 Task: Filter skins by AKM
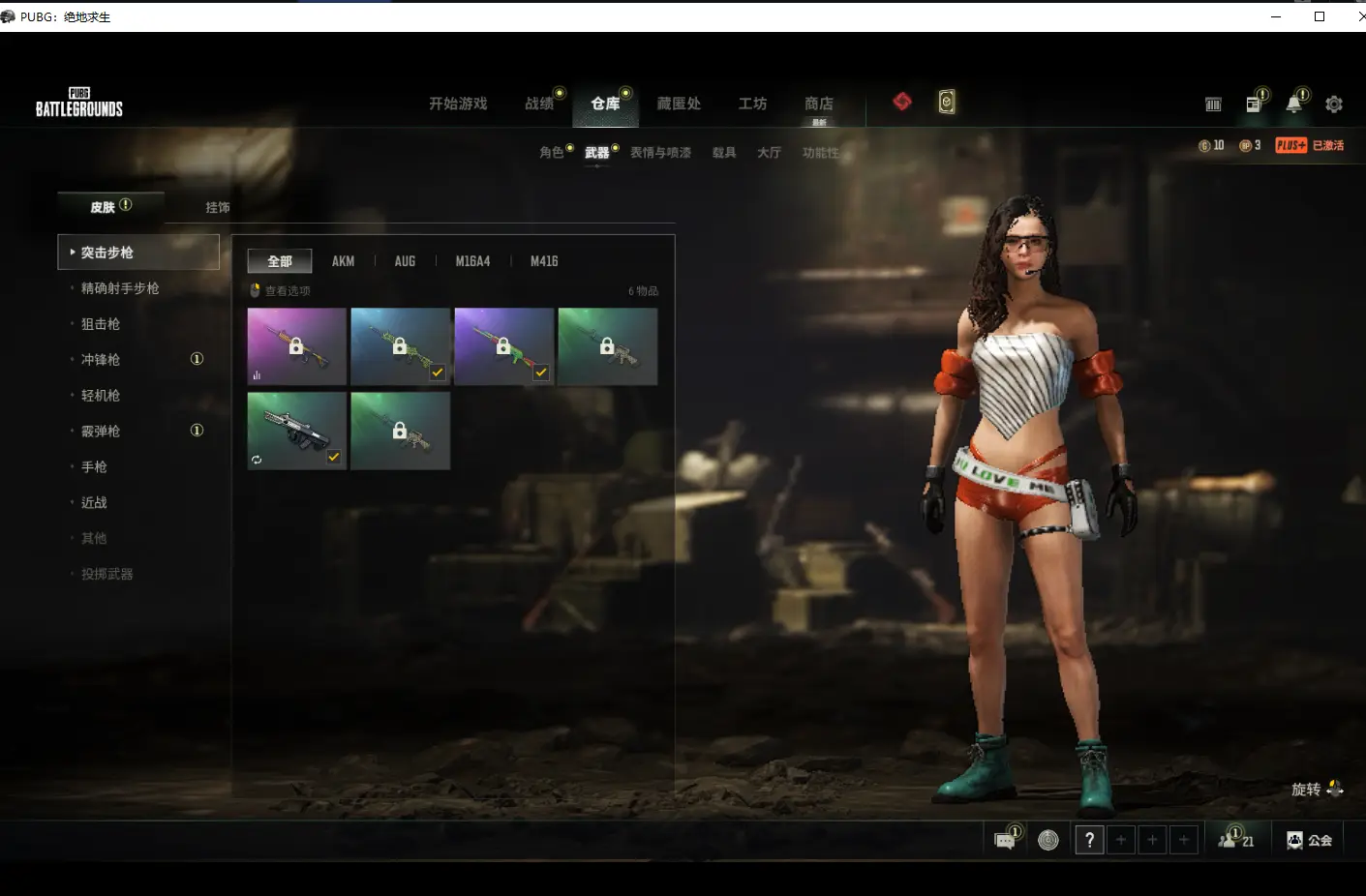tap(343, 261)
